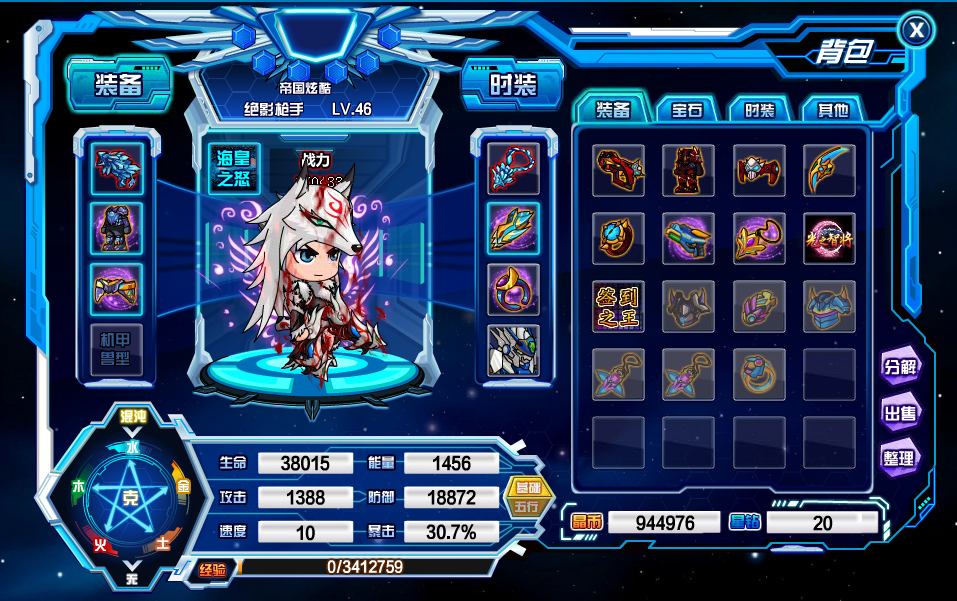Select the 签到之王 item slot

click(617, 306)
